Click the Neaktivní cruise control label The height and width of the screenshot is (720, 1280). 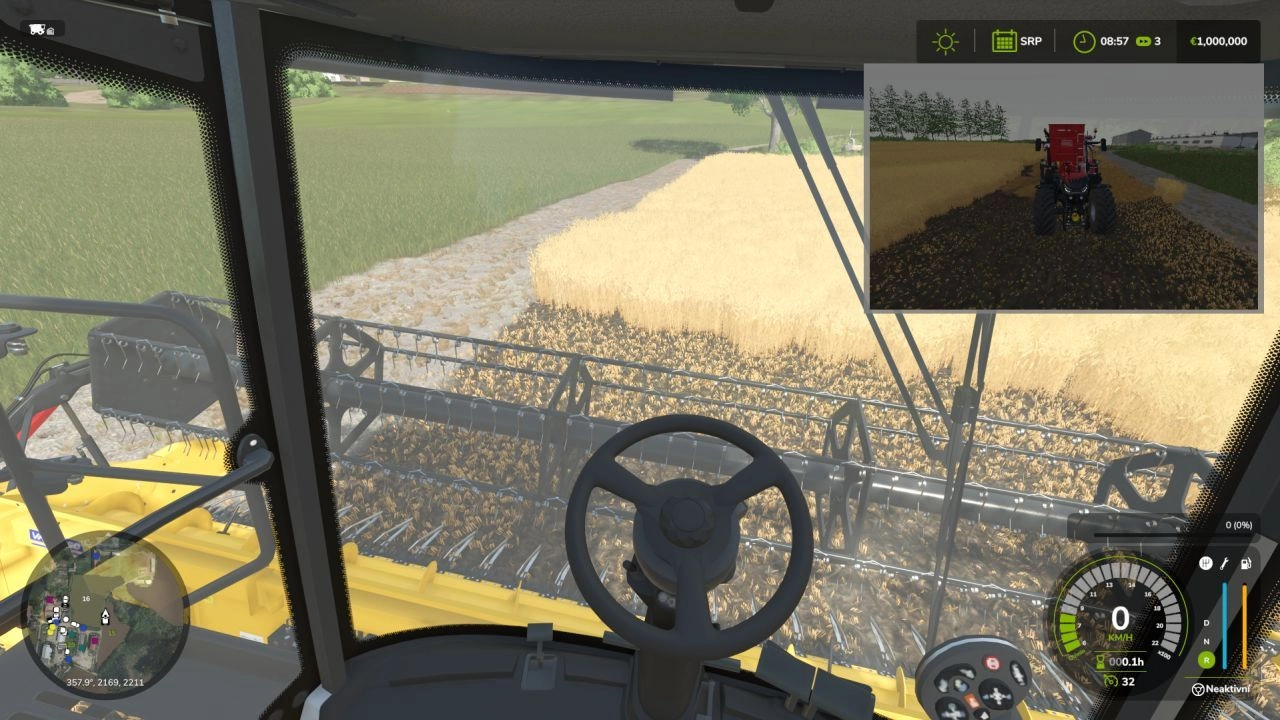click(x=1228, y=689)
